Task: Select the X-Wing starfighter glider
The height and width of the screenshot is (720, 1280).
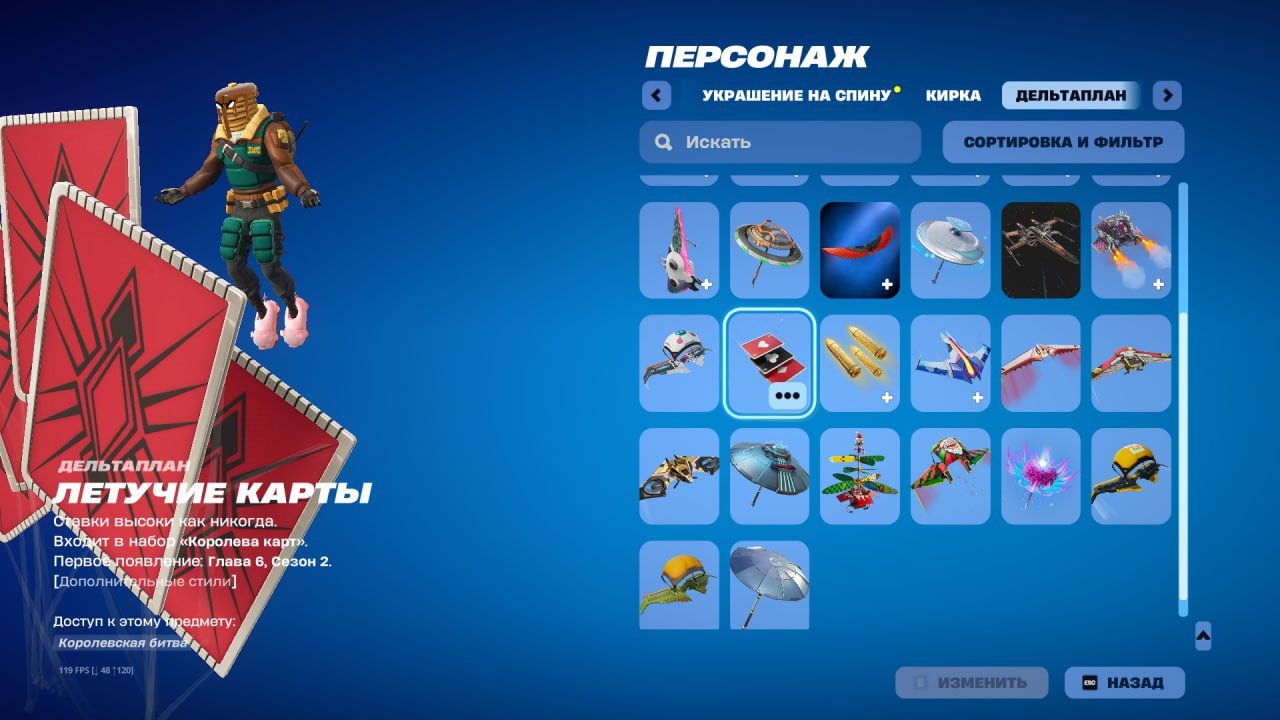Action: tap(1040, 250)
